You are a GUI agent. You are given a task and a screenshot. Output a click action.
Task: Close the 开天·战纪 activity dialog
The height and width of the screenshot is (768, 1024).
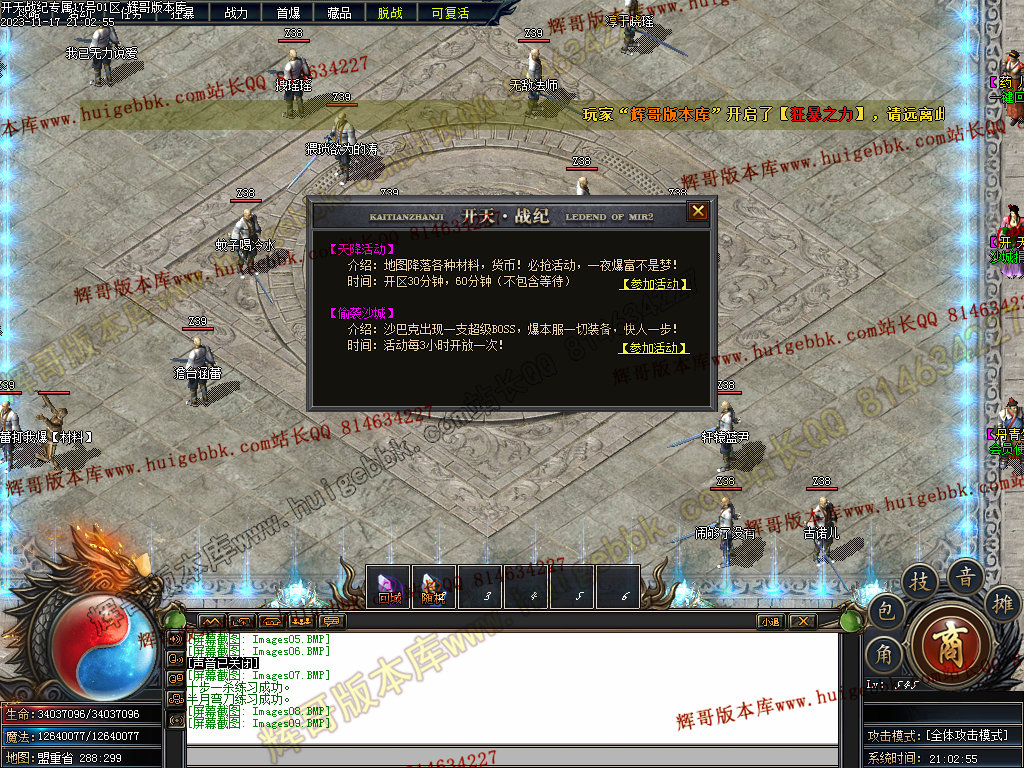(698, 211)
